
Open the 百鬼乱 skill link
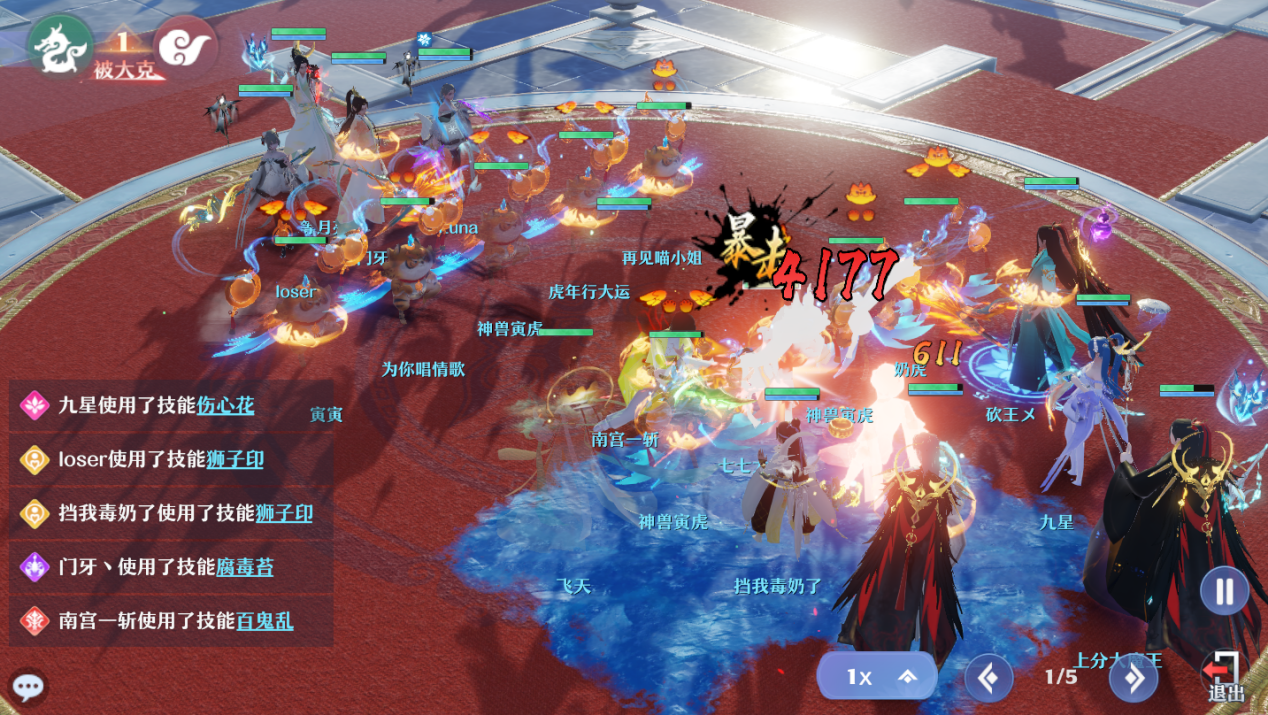265,621
